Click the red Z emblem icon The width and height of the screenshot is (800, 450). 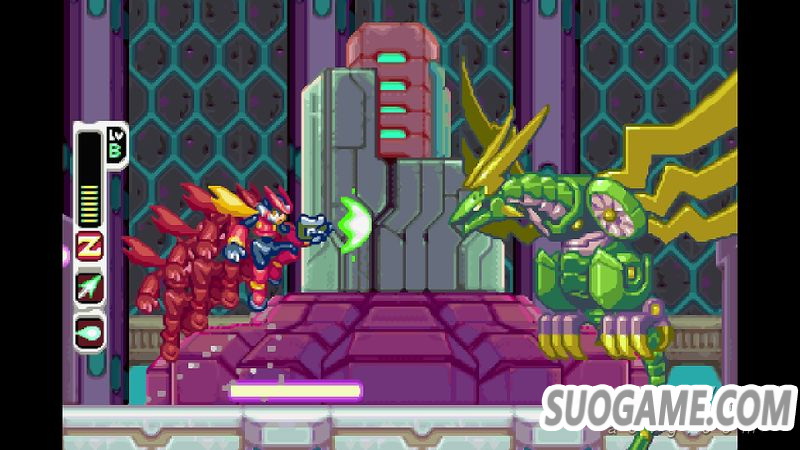[90, 246]
